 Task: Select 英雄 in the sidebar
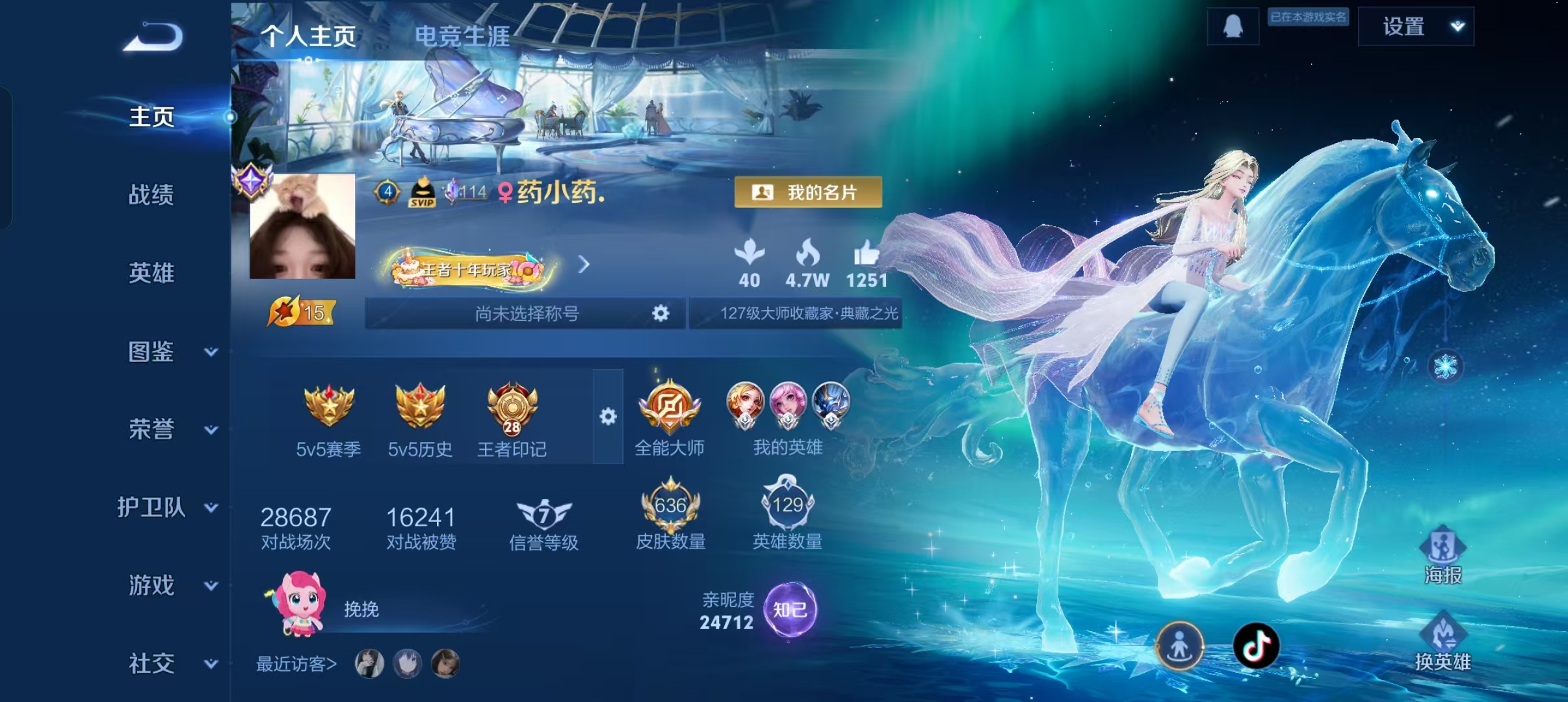[151, 272]
